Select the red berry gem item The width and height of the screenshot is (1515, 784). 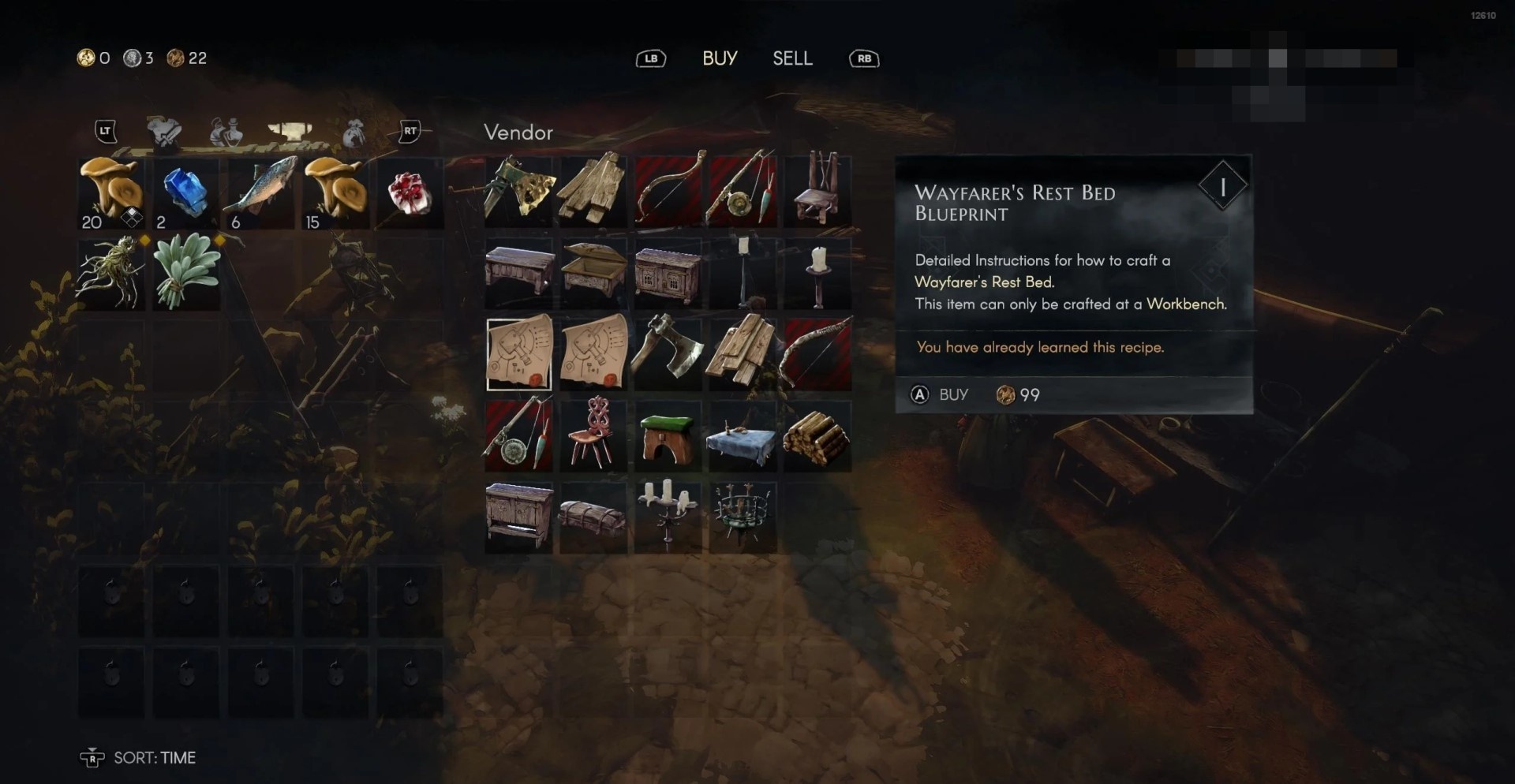[410, 193]
